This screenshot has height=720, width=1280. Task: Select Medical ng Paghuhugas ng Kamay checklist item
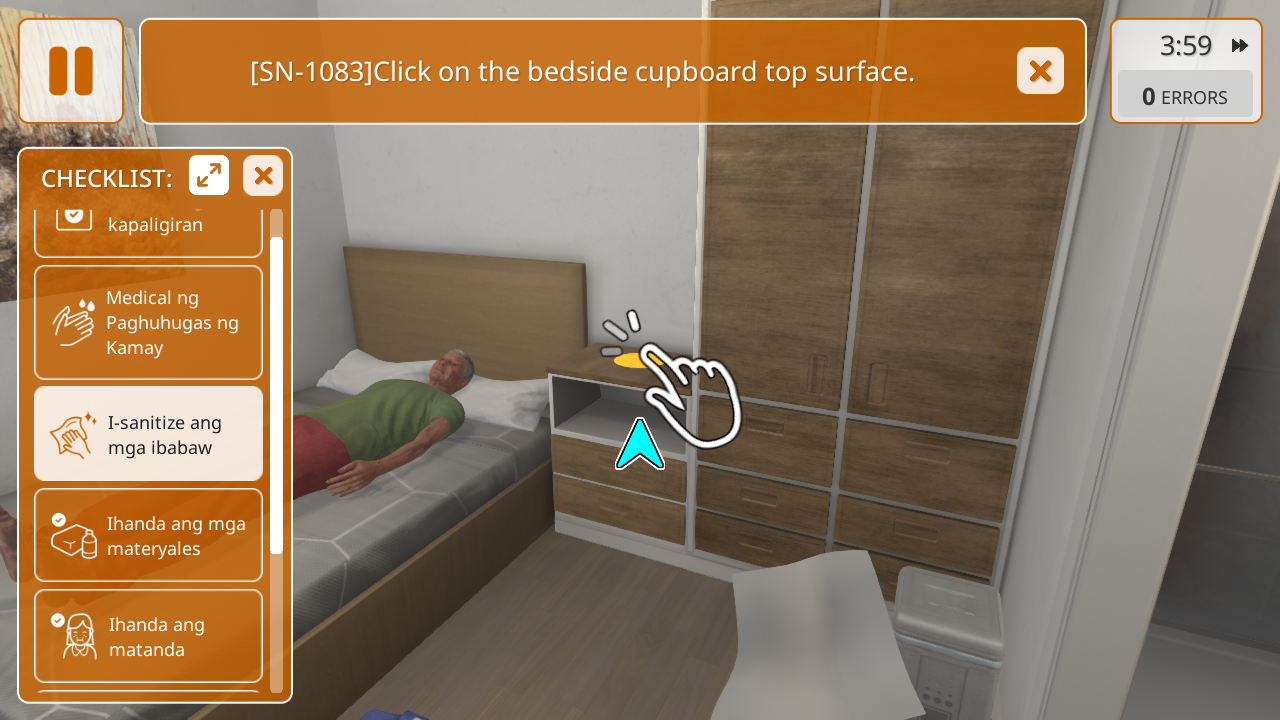(x=149, y=322)
